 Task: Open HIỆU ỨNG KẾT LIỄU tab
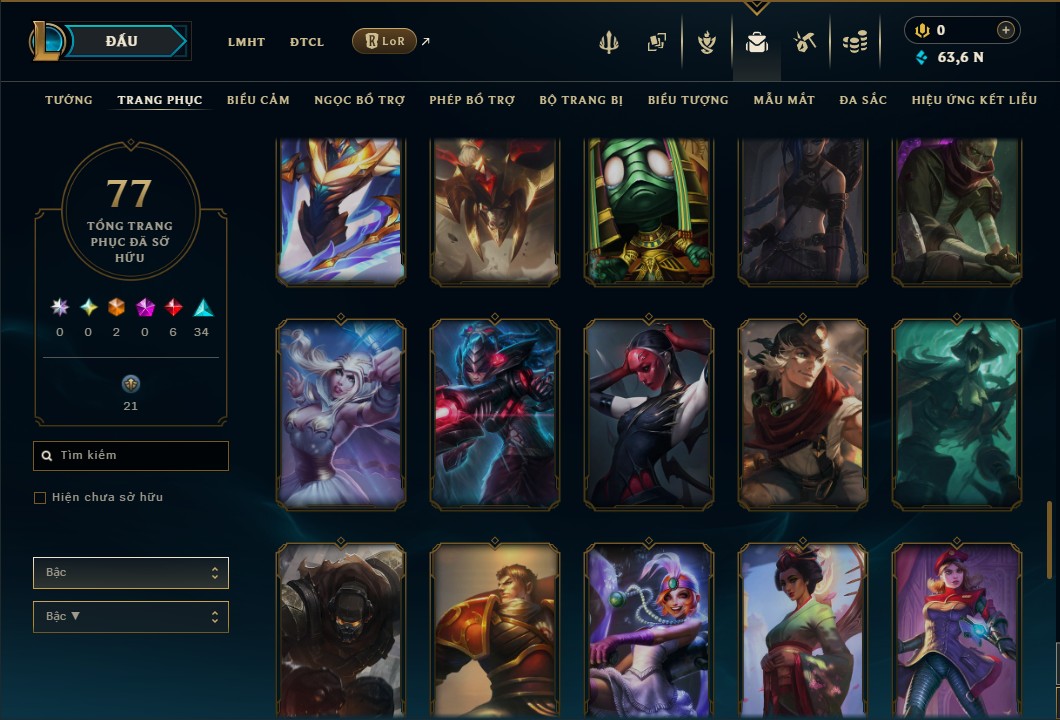974,100
